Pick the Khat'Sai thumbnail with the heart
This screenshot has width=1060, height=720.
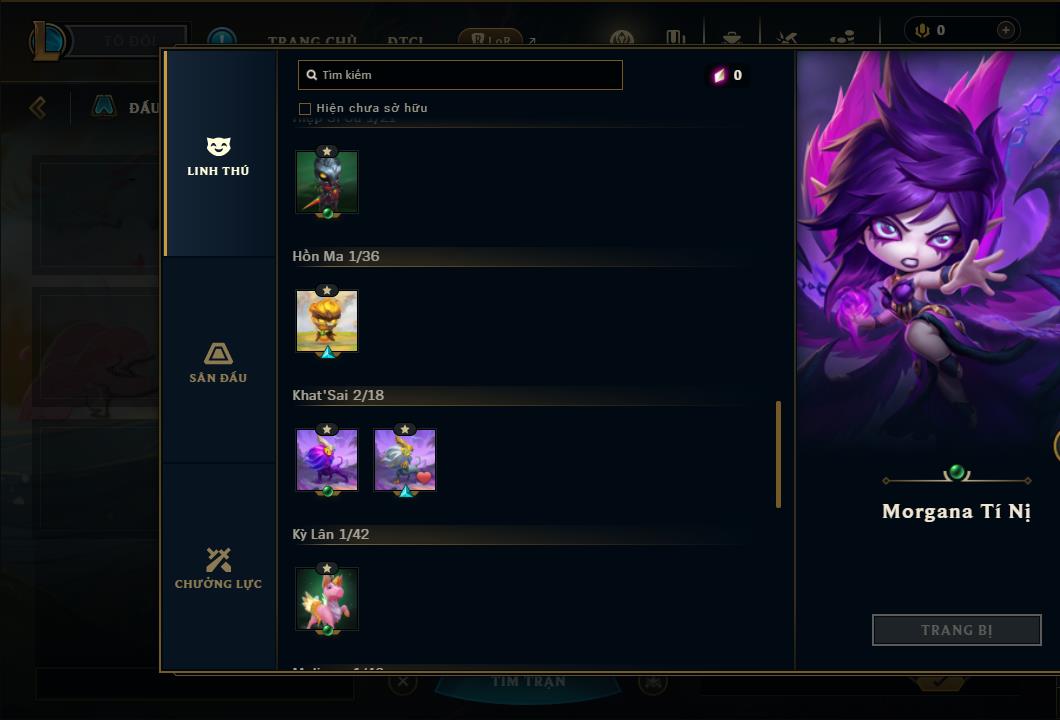pyautogui.click(x=405, y=460)
